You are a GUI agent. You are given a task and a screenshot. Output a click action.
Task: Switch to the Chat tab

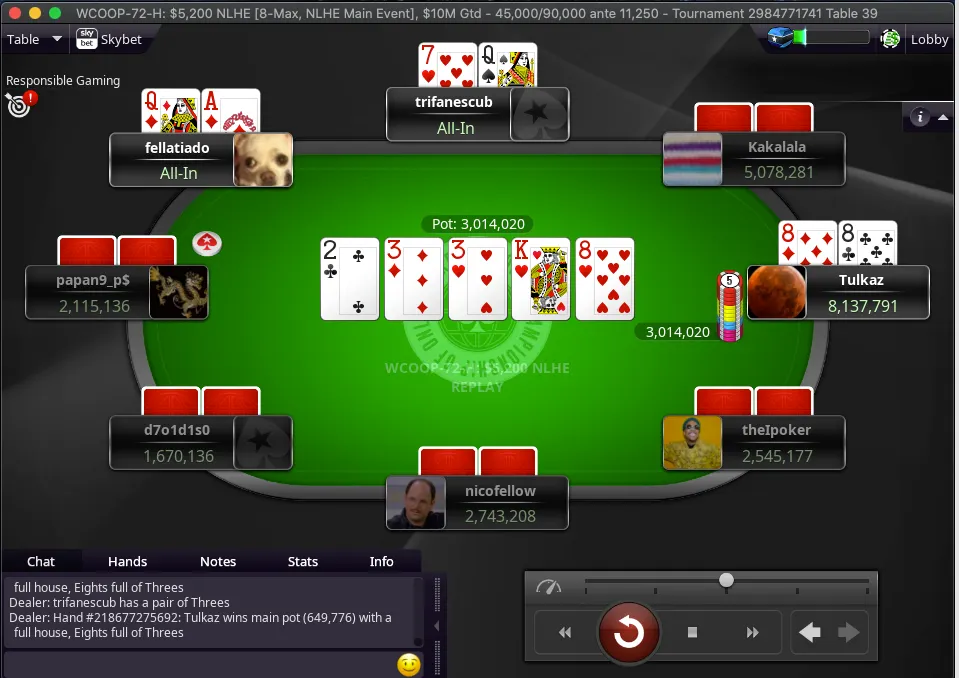click(41, 562)
